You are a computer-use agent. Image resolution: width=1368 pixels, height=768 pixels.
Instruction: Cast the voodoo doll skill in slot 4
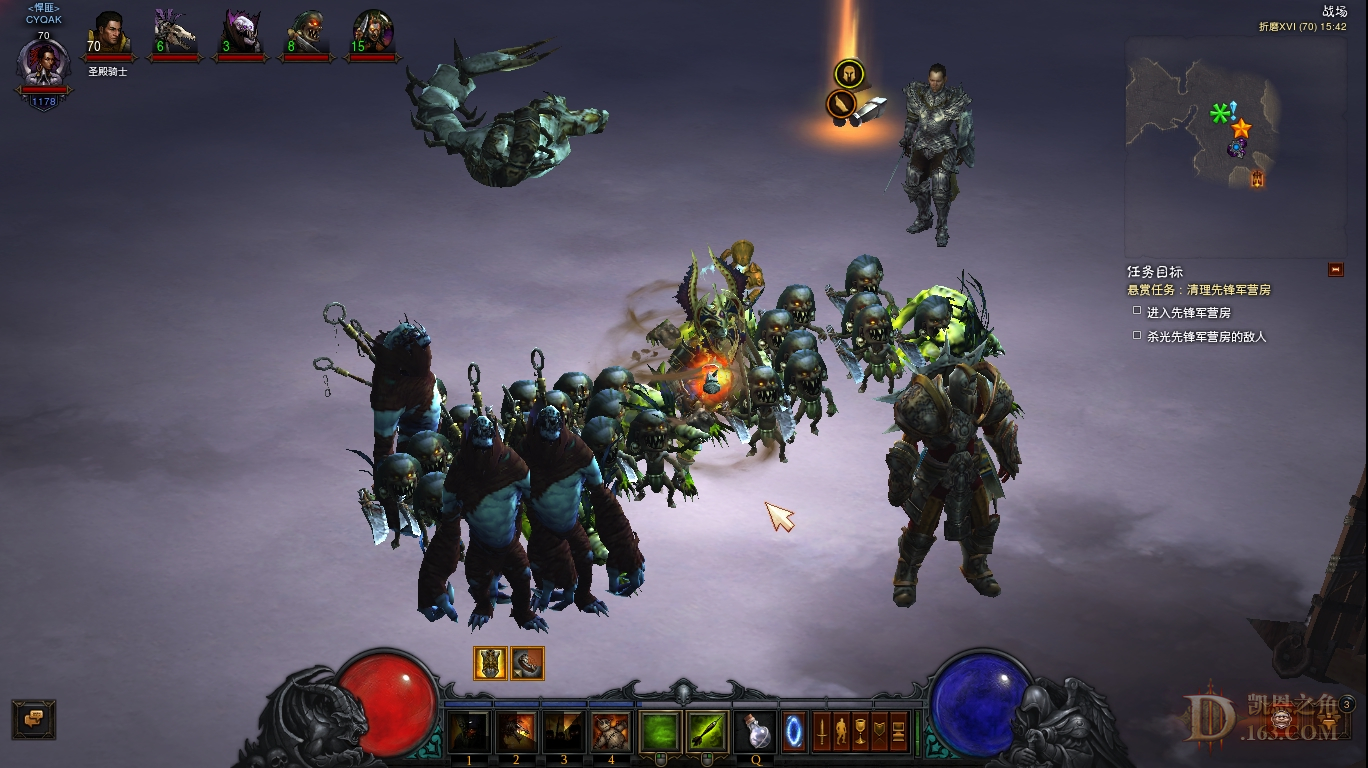tap(610, 731)
